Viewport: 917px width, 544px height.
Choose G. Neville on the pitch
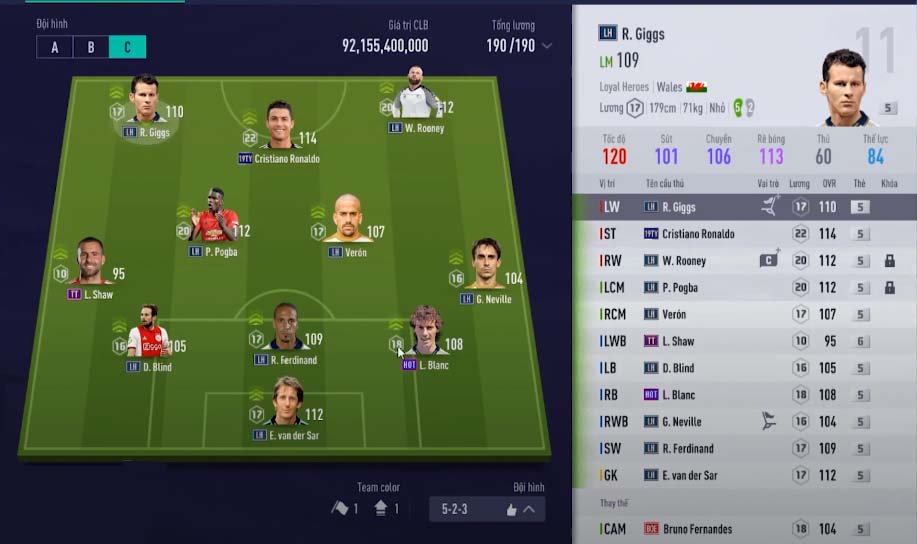486,267
